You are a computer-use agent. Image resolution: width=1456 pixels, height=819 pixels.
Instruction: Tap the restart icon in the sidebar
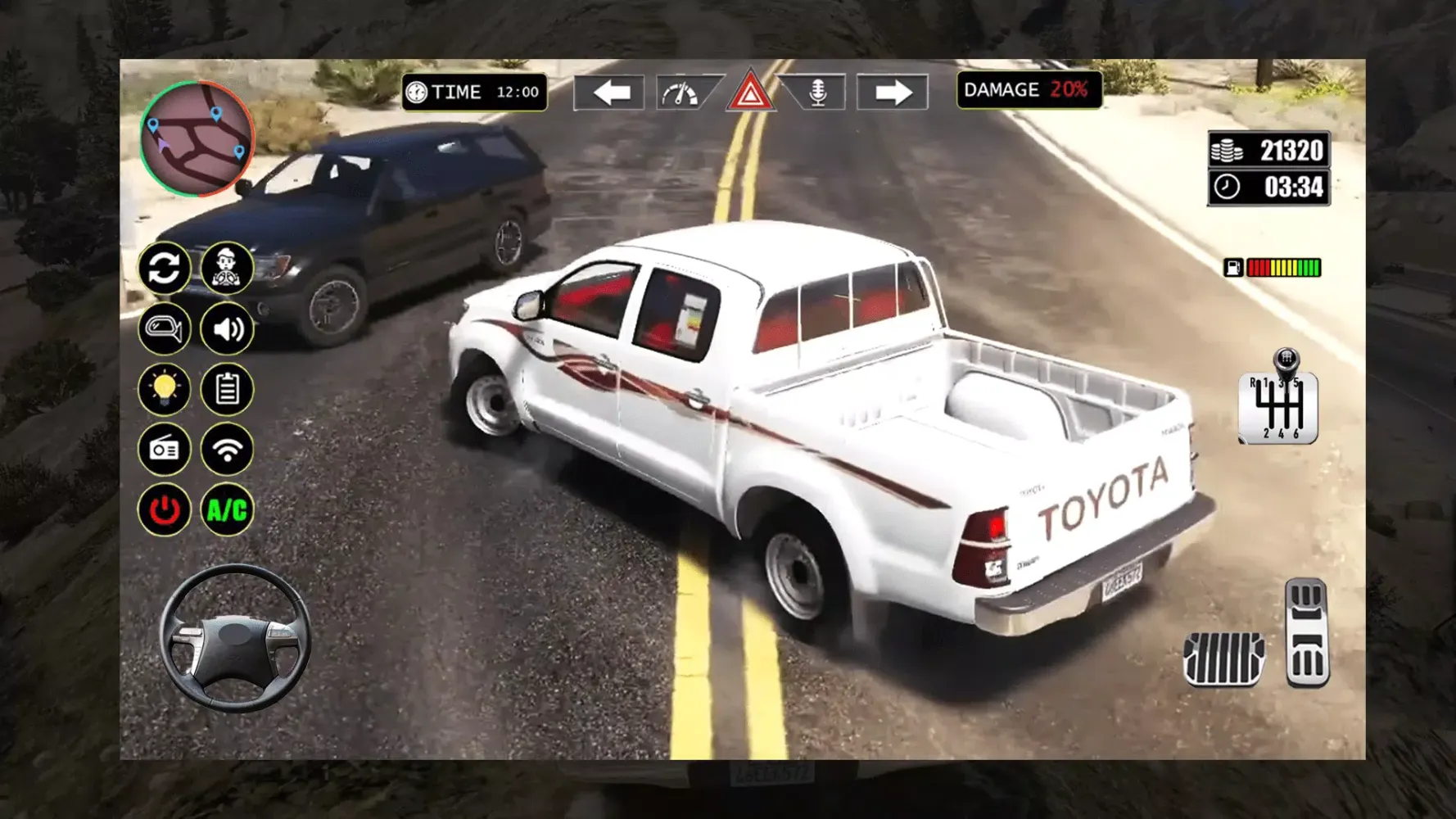click(x=165, y=269)
